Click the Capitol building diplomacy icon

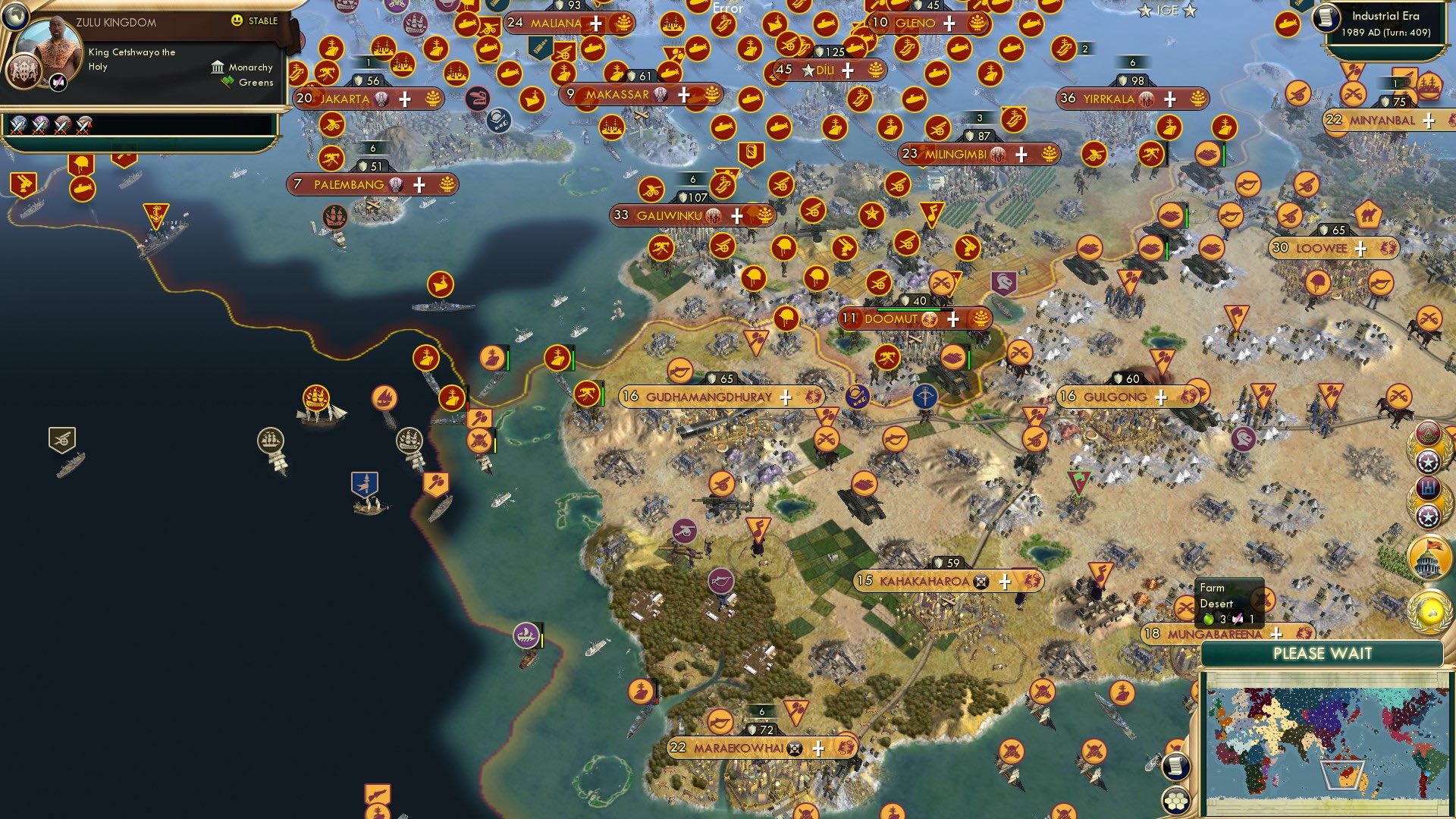point(1429,556)
